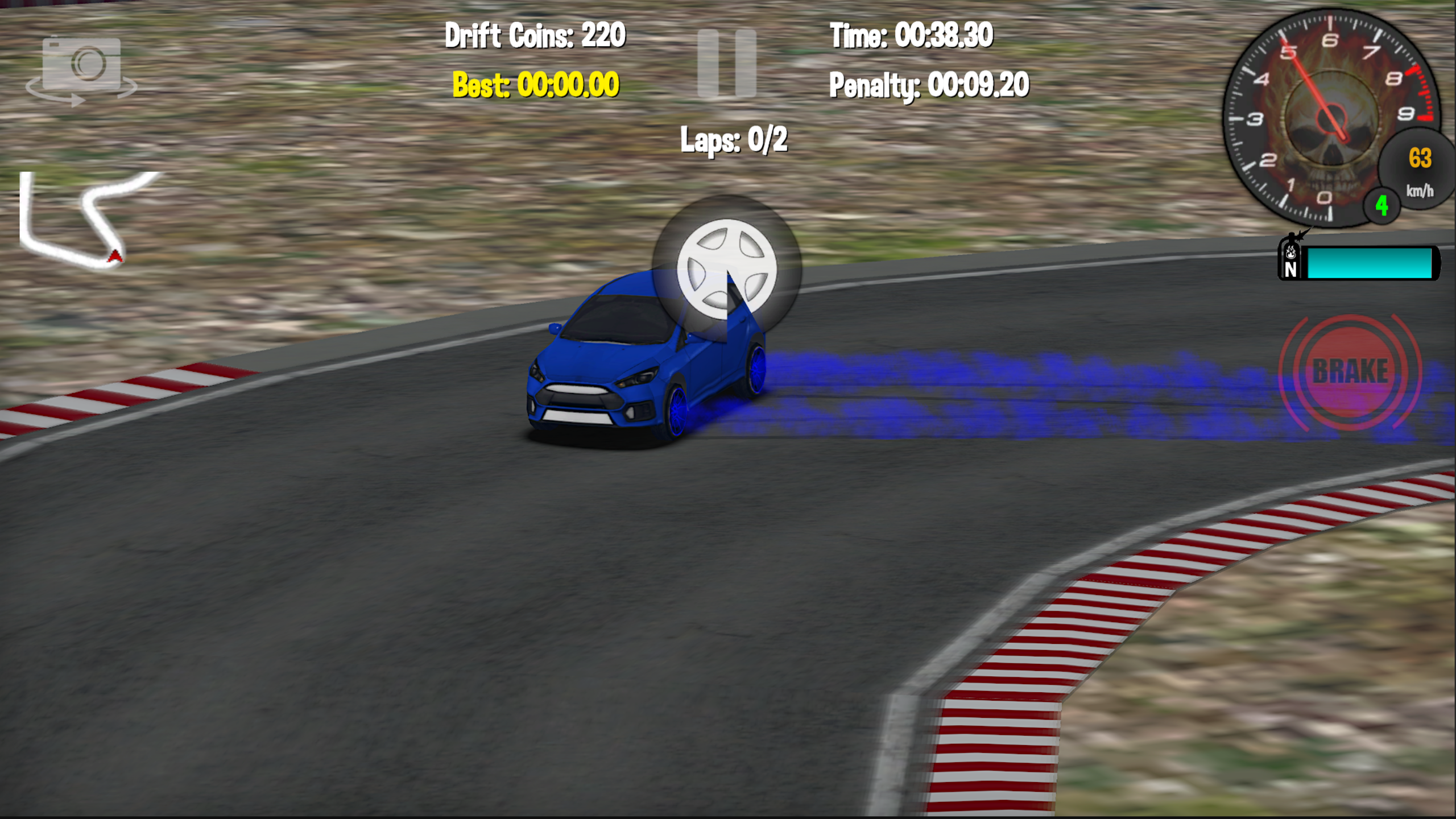Tap the steering wheel control overlay
1456x819 pixels.
pos(728,267)
